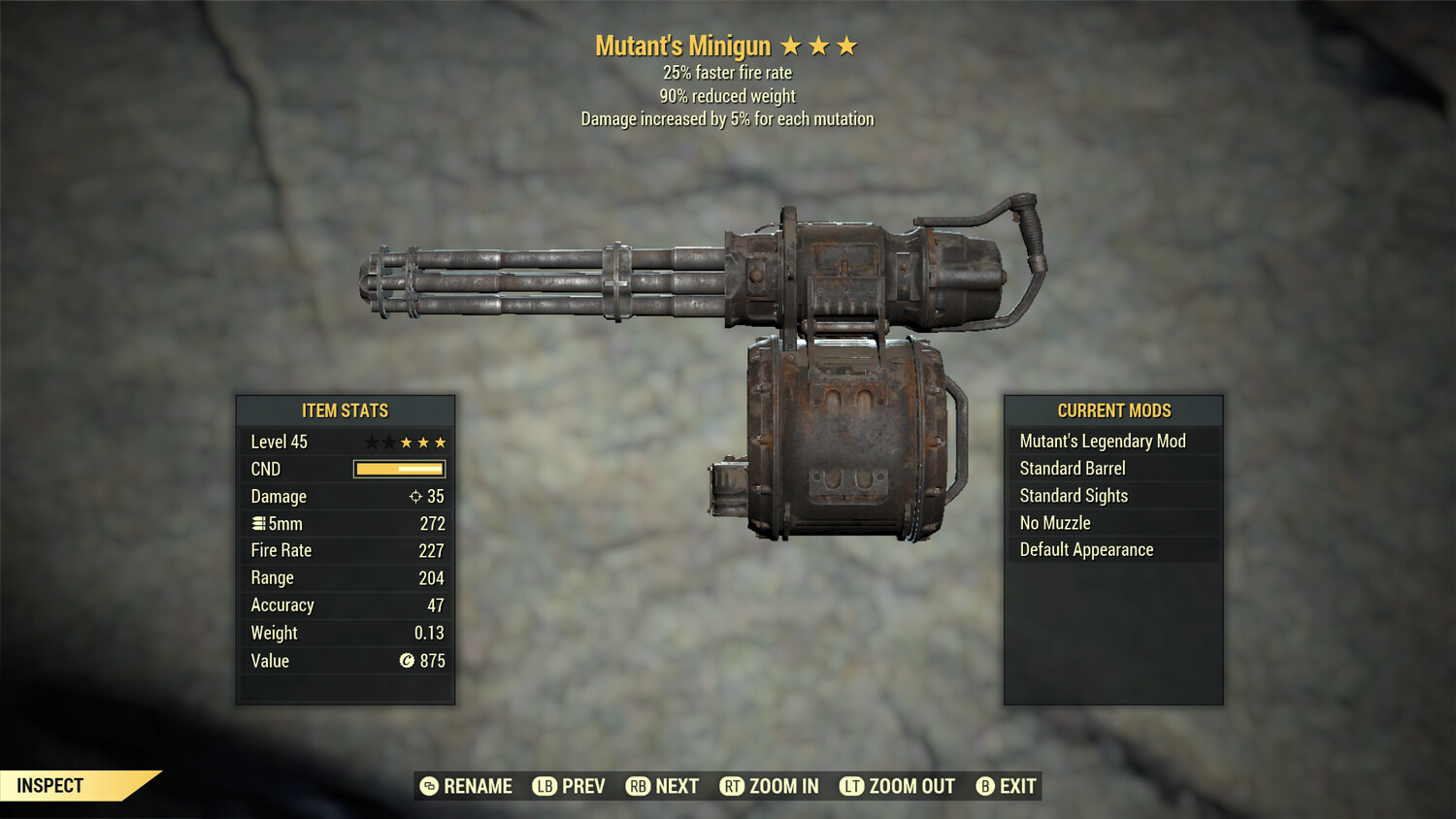Screen dimensions: 1456x819
Task: Click the LB controller icon for PREV
Action: (546, 786)
